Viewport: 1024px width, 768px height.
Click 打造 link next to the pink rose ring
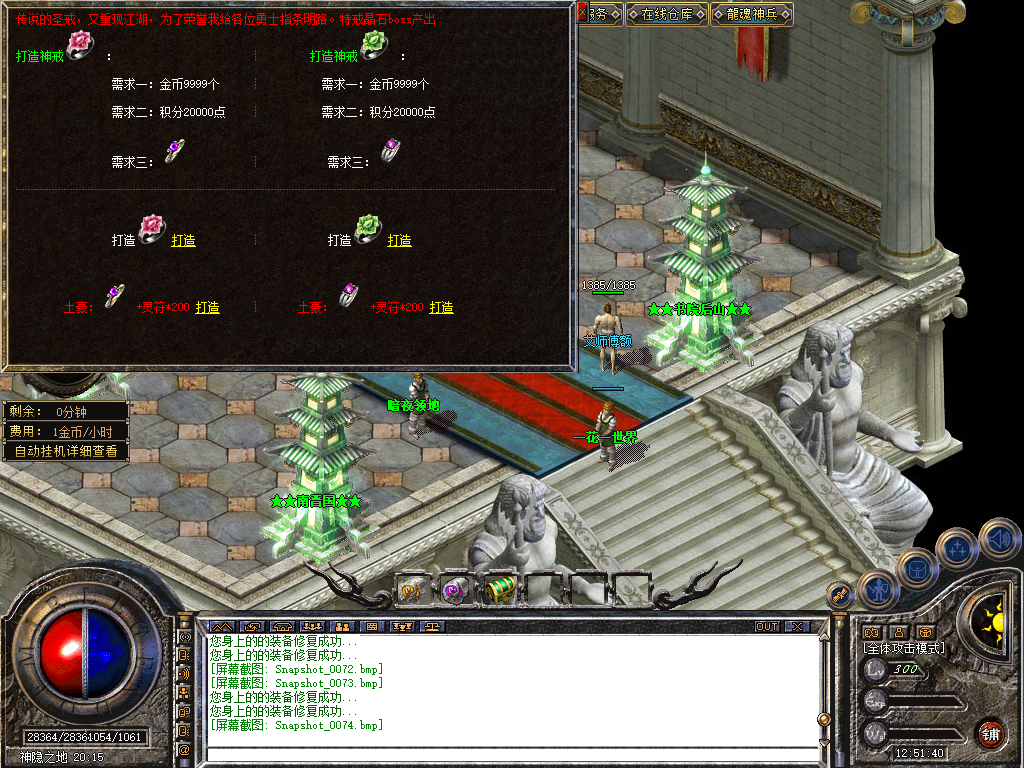click(x=183, y=240)
